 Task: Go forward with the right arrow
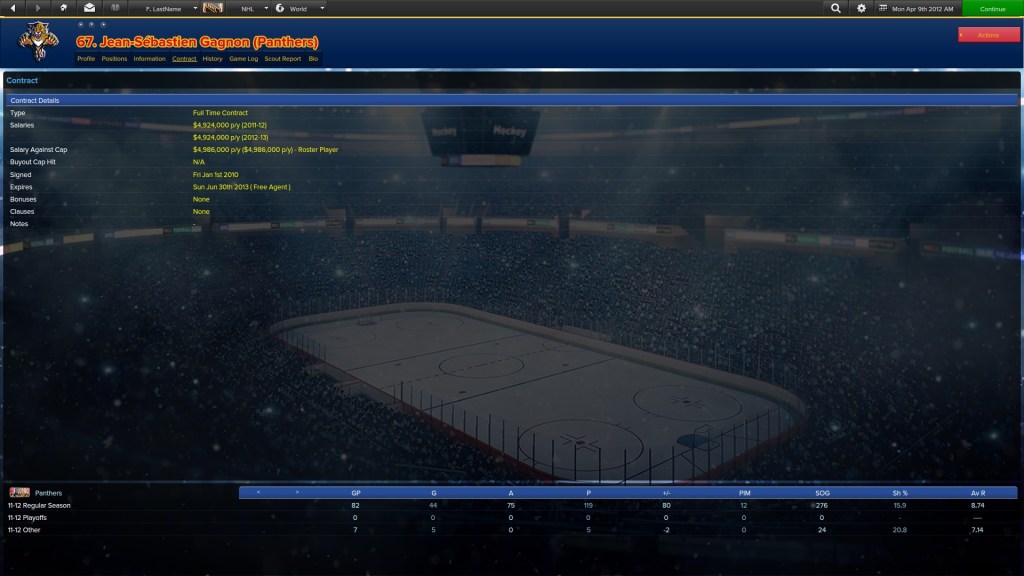click(x=38, y=8)
